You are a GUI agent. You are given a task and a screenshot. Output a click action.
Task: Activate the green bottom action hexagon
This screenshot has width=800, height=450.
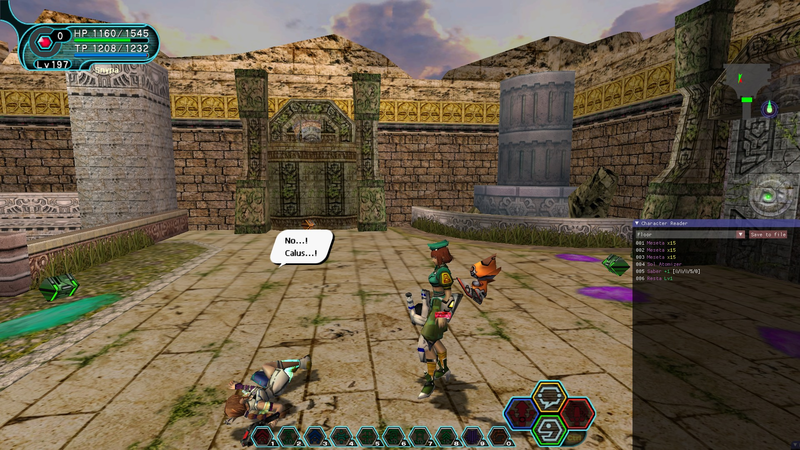549,429
